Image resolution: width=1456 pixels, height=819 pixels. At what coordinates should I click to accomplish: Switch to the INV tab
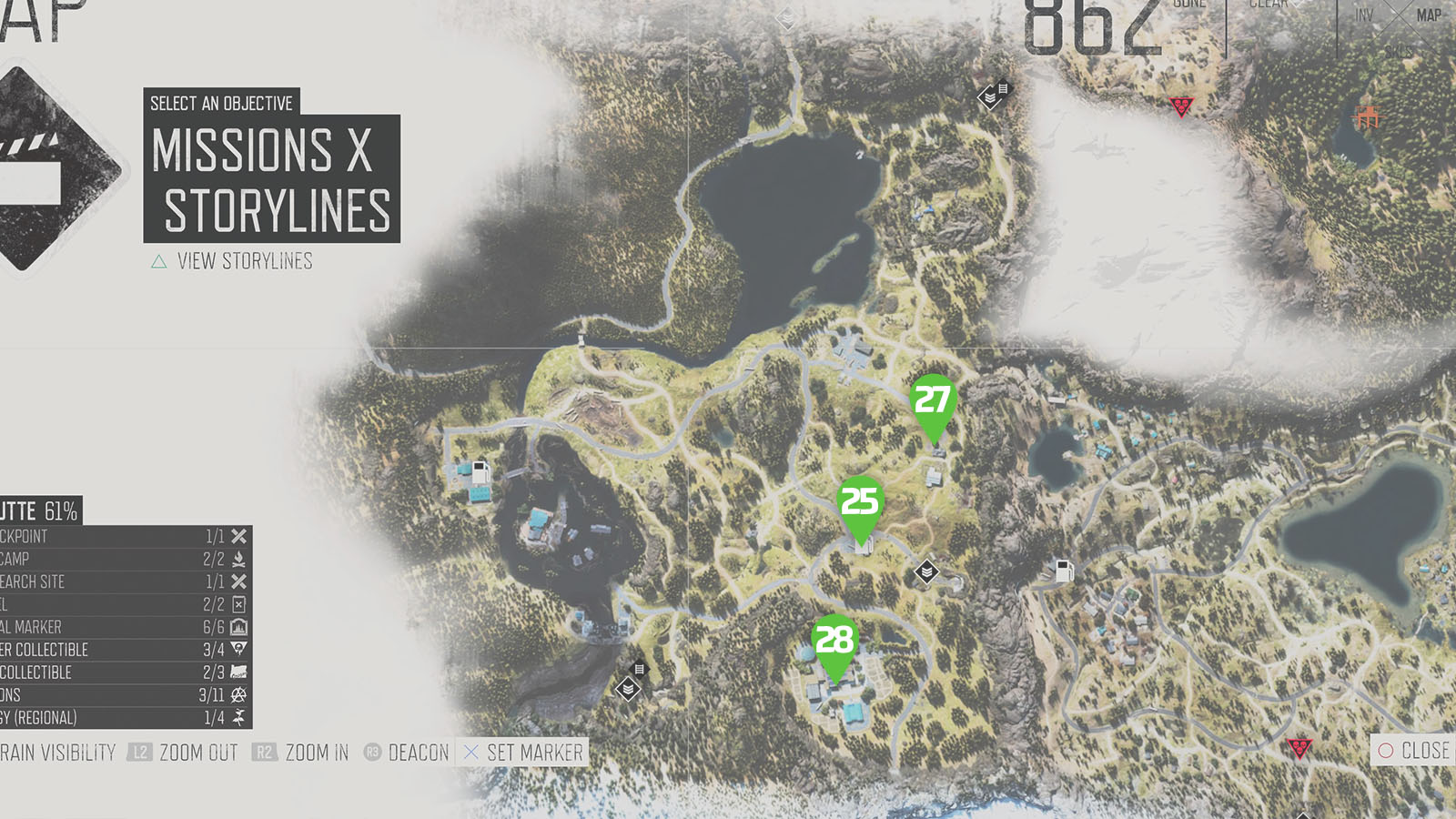[x=1363, y=15]
